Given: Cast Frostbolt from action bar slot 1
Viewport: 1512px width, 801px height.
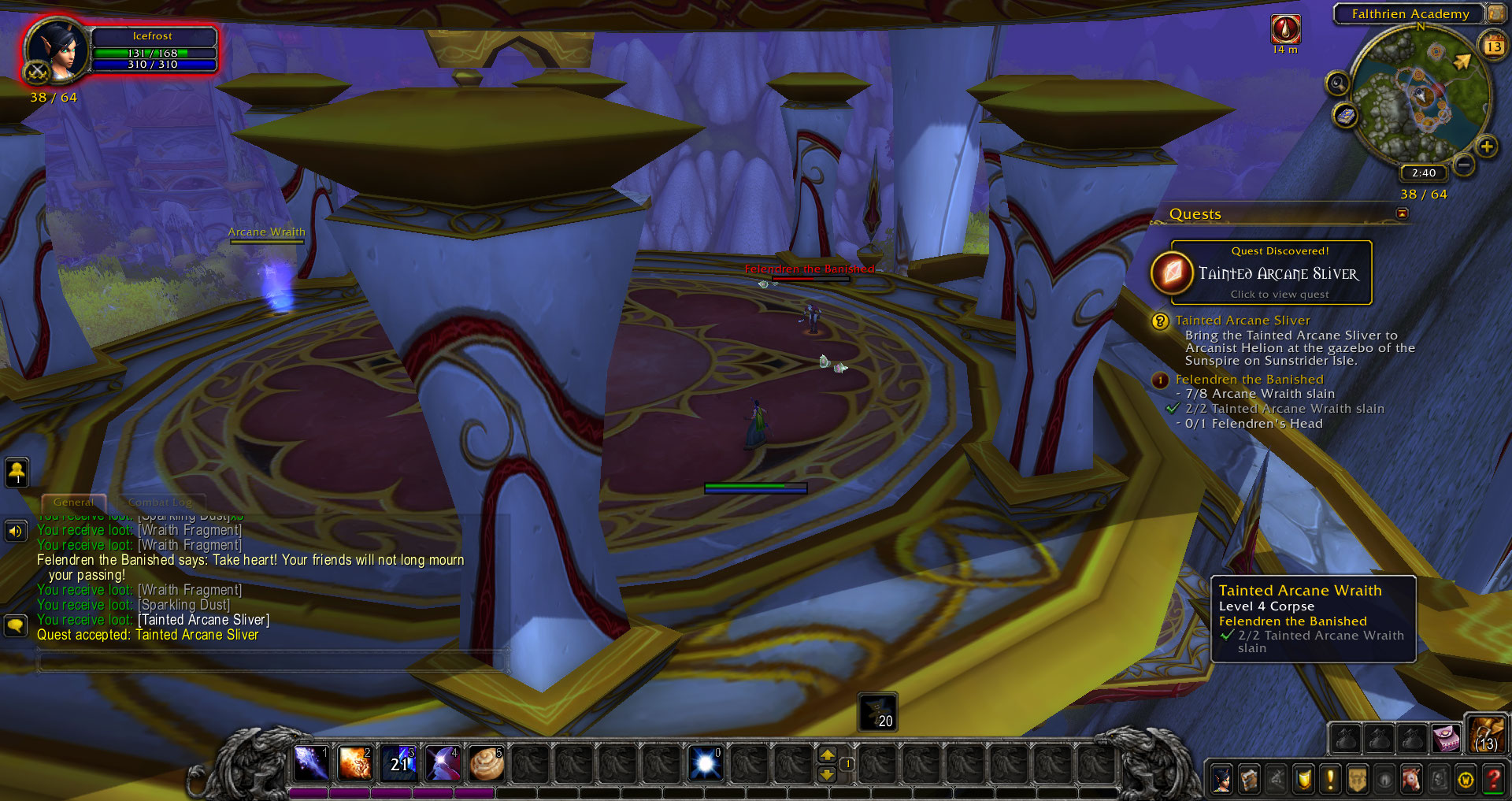Looking at the screenshot, I should 311,762.
